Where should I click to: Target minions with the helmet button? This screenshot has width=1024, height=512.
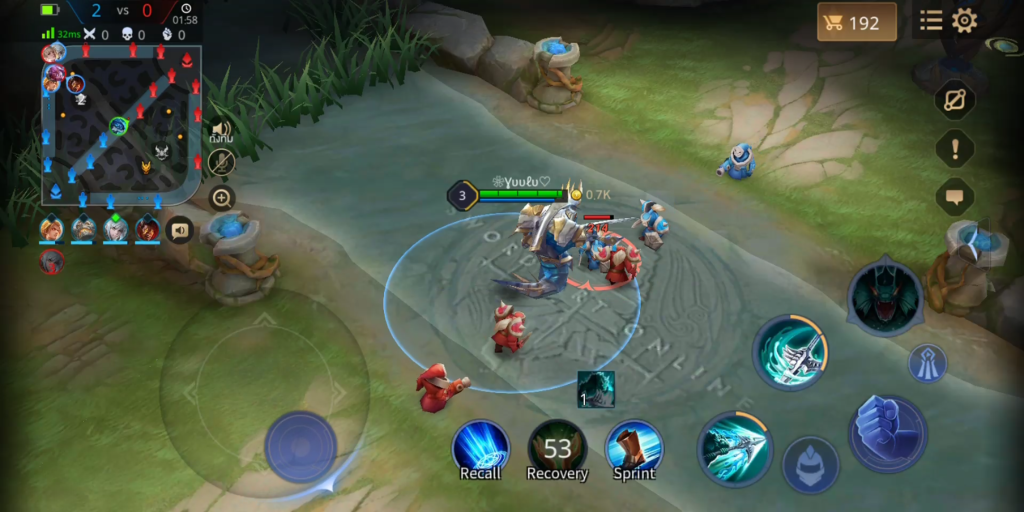tap(810, 464)
